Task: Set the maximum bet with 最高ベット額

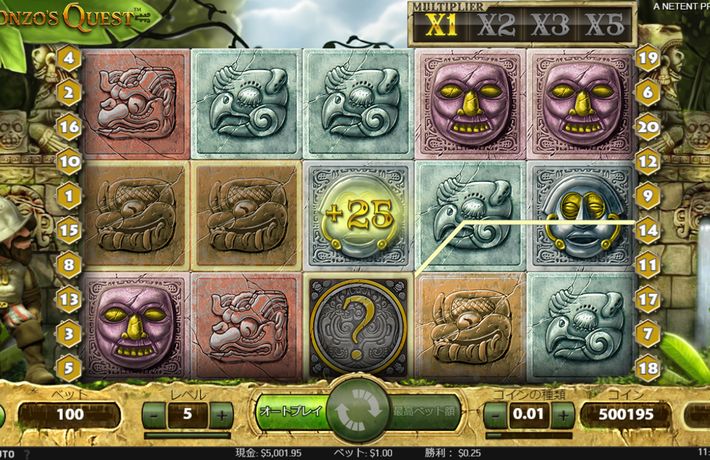Action: [x=424, y=411]
